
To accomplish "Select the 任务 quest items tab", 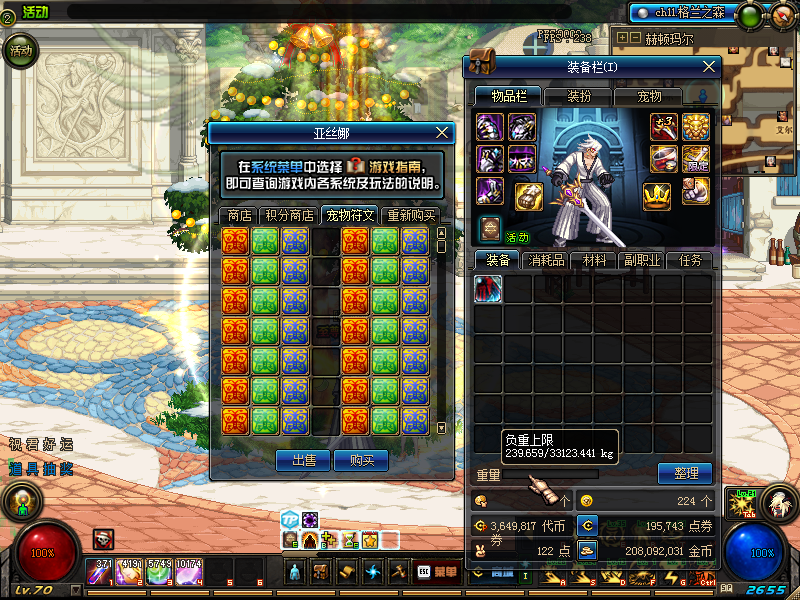I will click(x=690, y=260).
